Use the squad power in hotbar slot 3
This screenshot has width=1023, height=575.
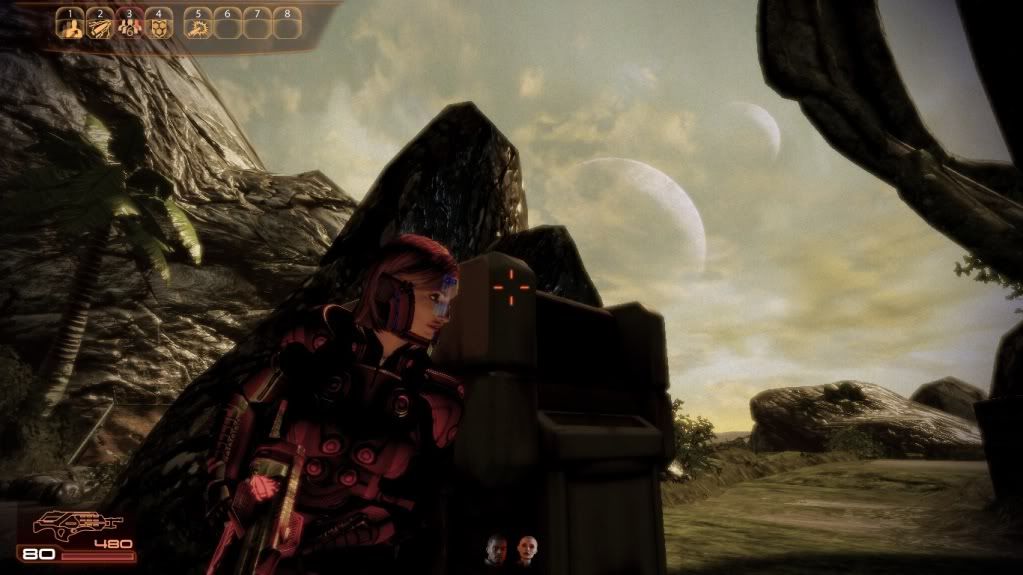(x=129, y=26)
